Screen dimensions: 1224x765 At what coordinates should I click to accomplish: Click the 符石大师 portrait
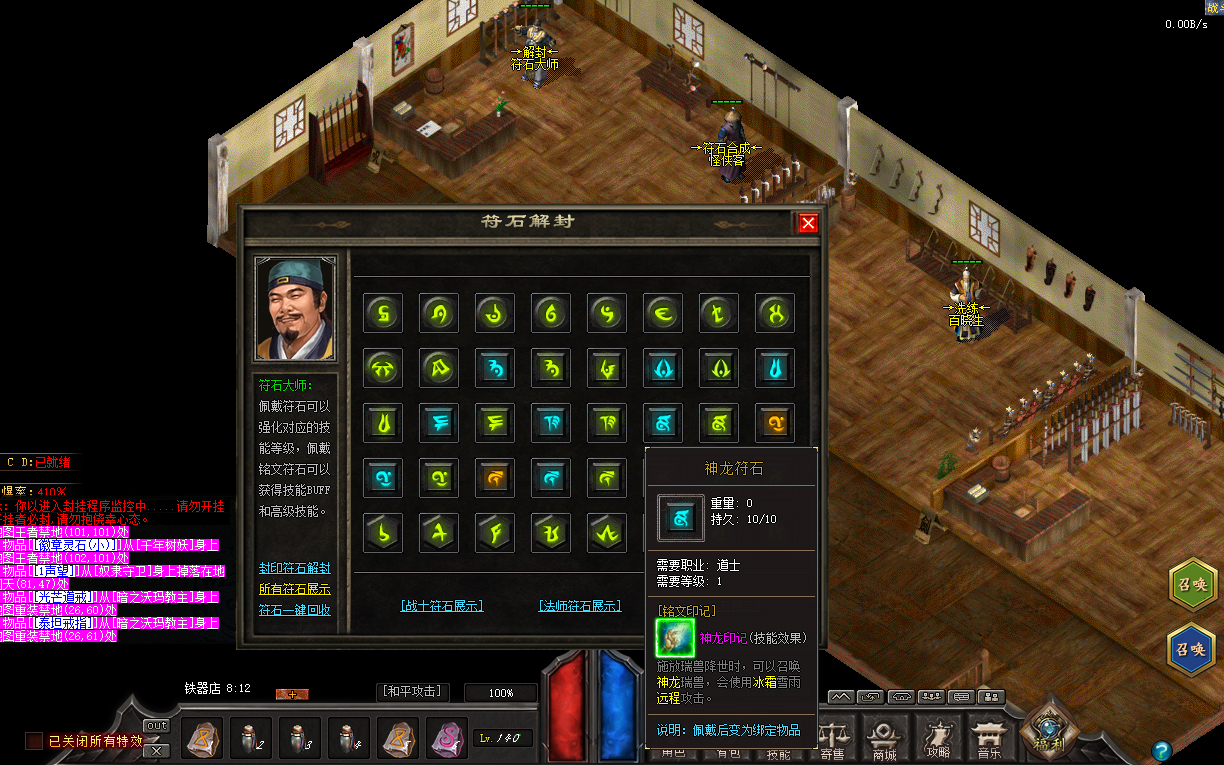point(295,309)
